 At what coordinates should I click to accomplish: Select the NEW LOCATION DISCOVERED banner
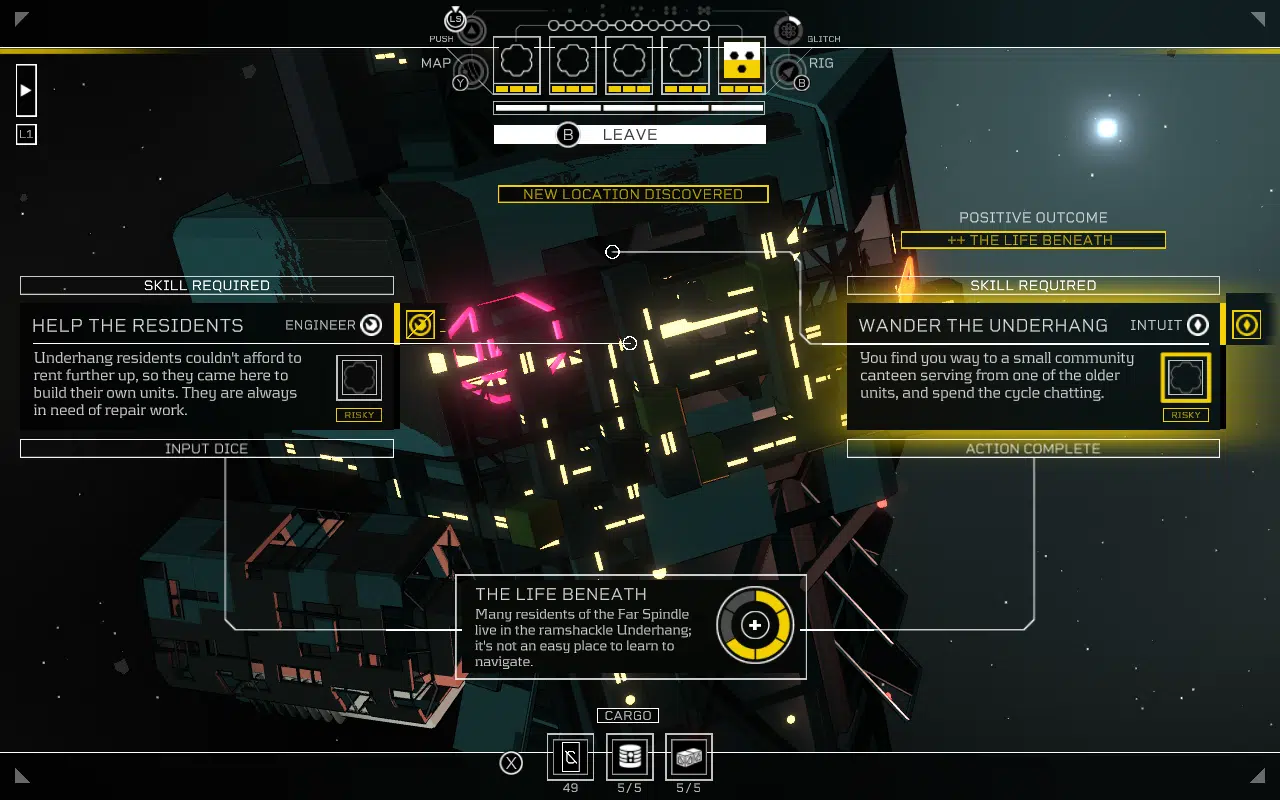pyautogui.click(x=633, y=194)
